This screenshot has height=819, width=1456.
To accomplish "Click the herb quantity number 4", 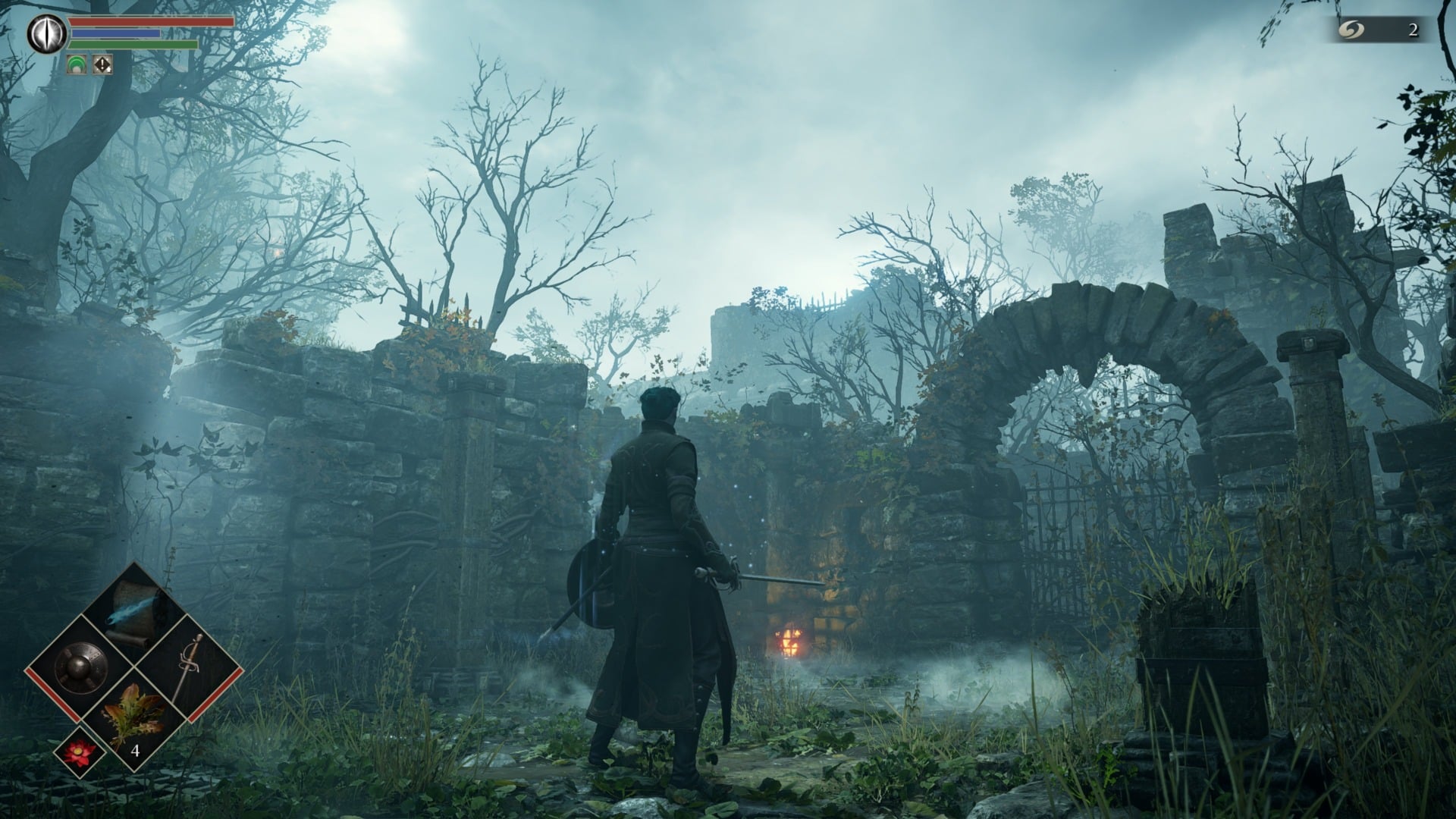I will tap(135, 752).
